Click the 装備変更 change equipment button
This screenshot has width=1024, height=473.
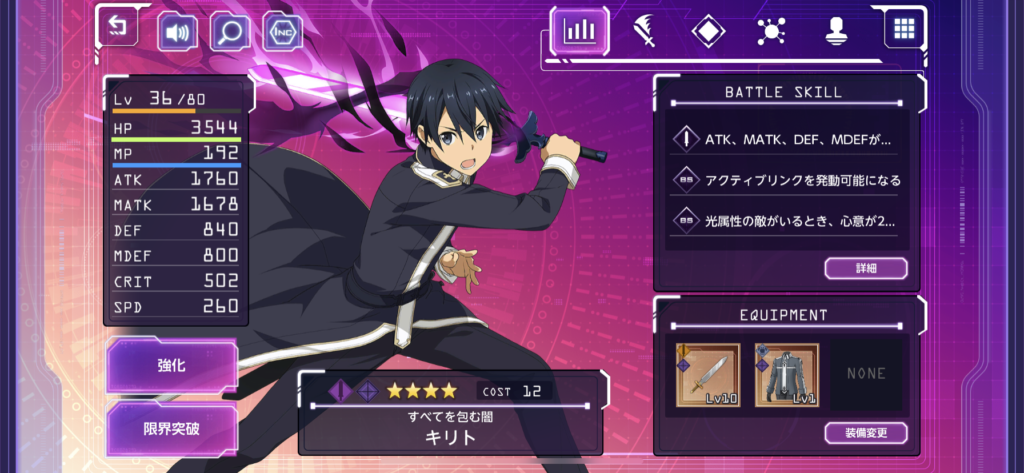point(866,433)
